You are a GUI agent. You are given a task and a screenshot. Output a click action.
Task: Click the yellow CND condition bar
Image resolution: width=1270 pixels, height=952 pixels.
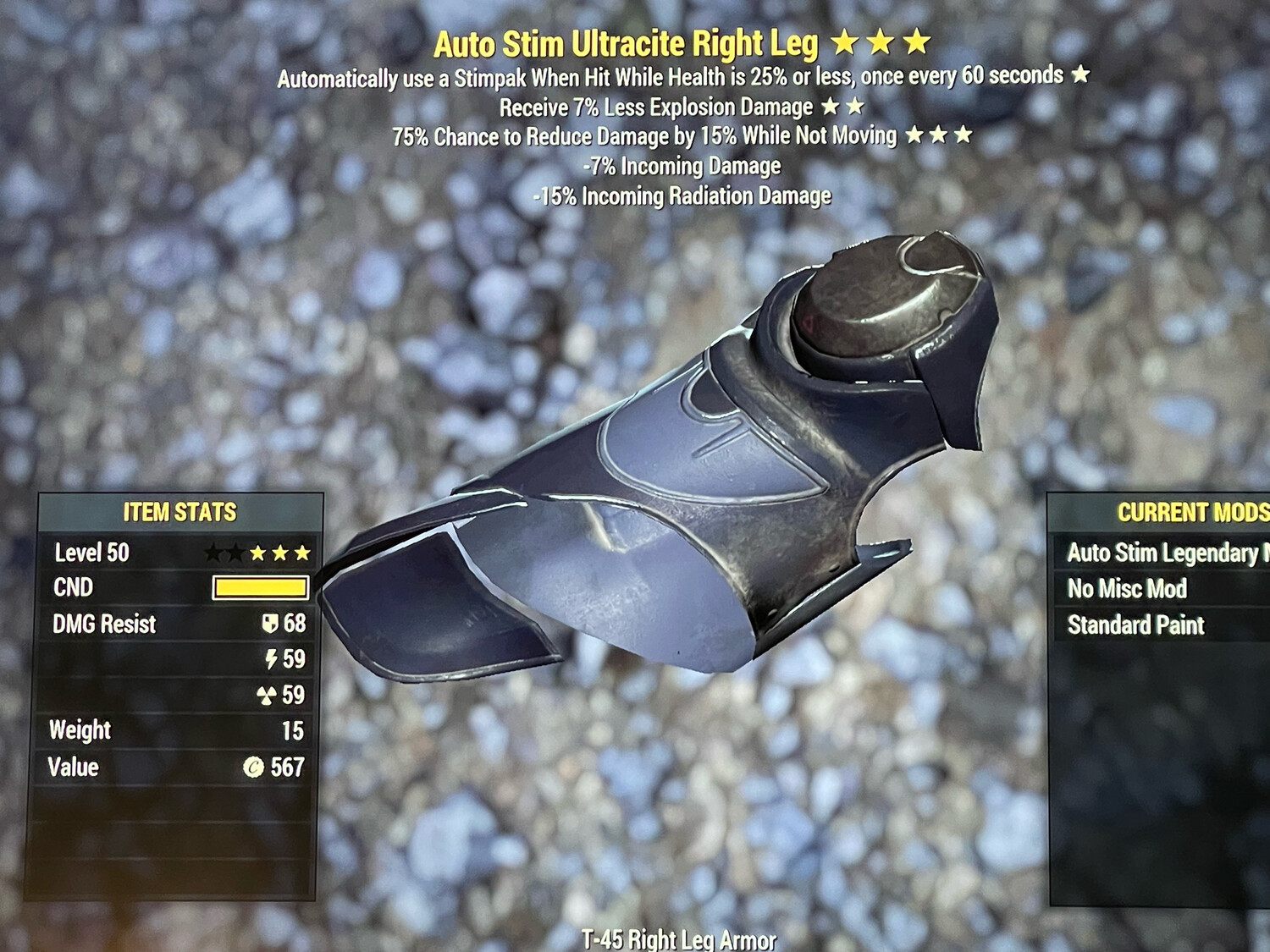pos(260,588)
